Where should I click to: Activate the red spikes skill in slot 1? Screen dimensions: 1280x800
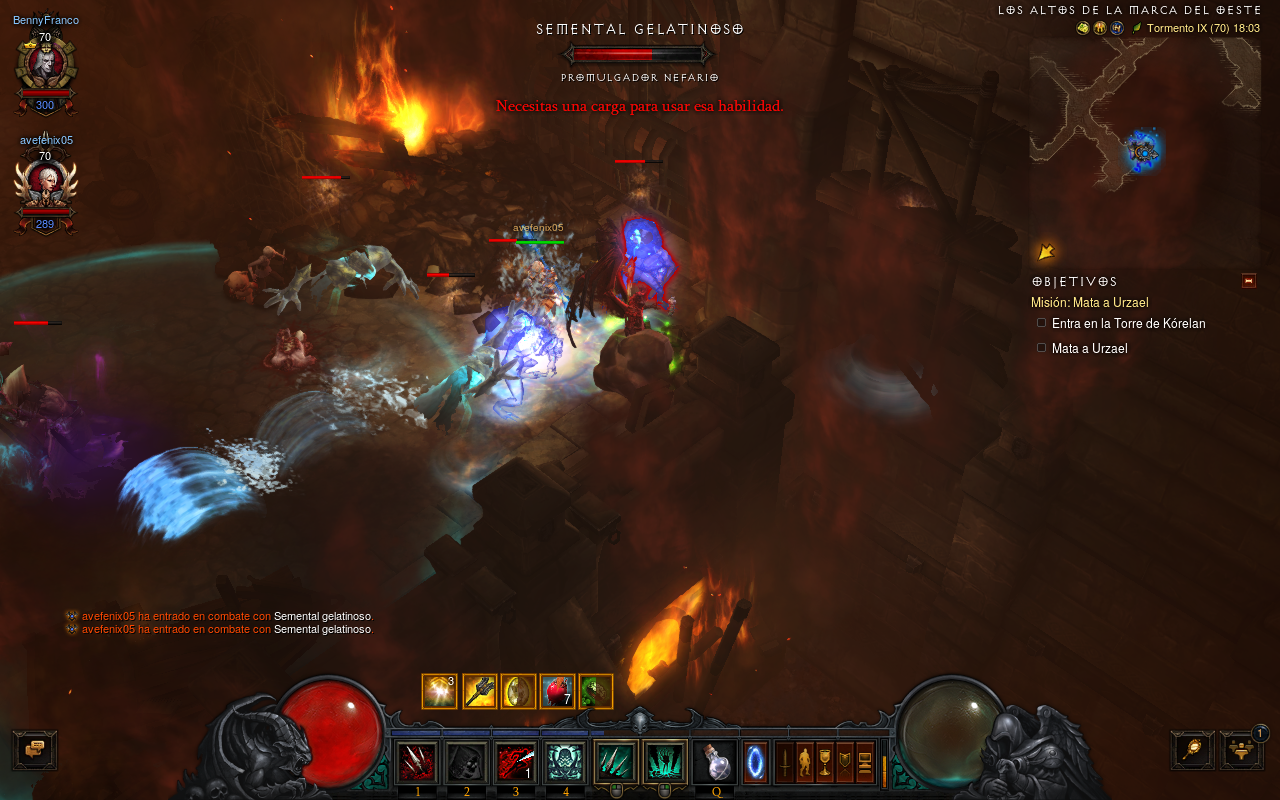(417, 763)
